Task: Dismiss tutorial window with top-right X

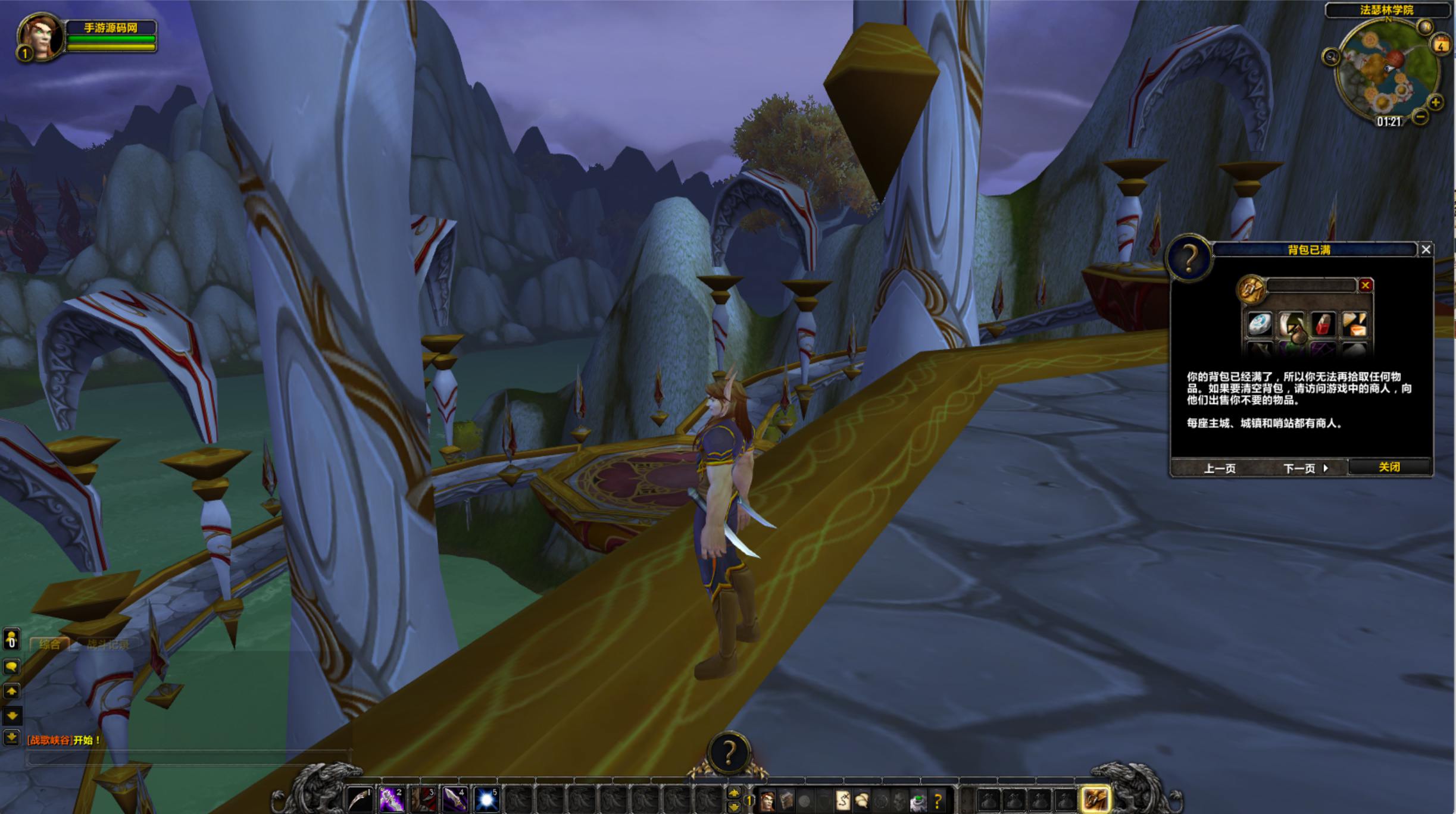Action: (x=1426, y=250)
